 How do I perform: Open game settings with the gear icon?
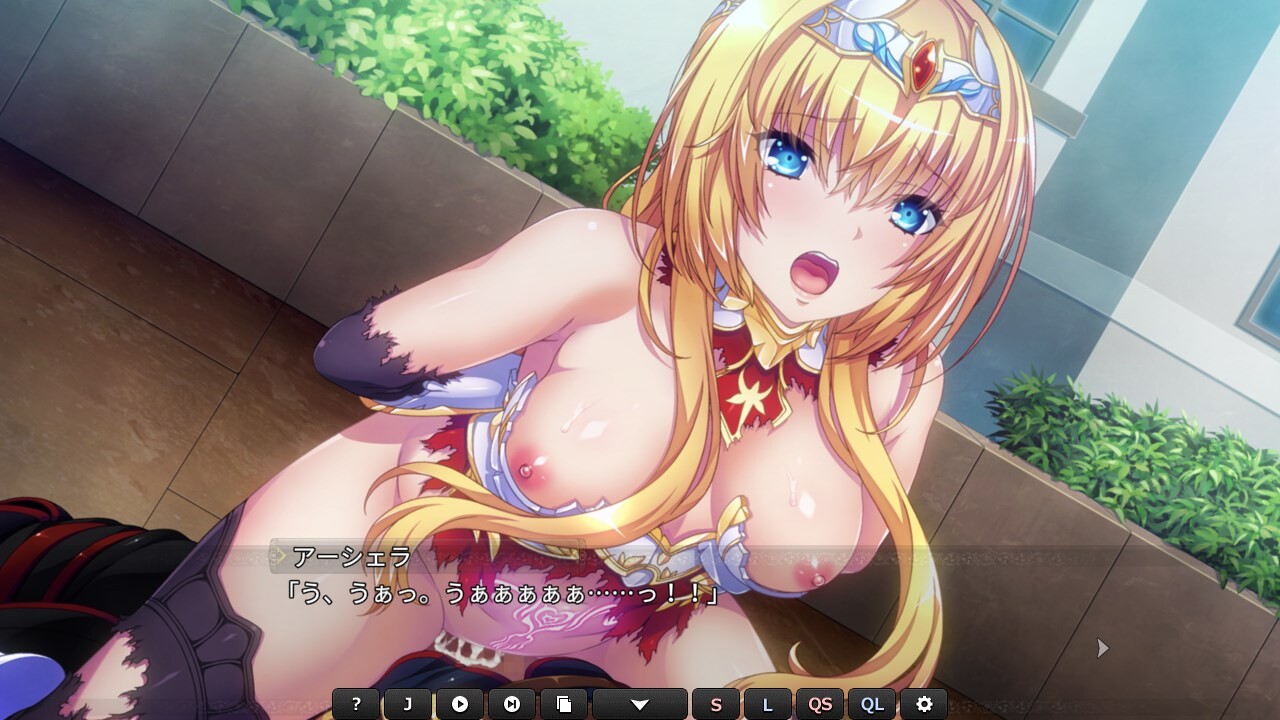[x=926, y=703]
